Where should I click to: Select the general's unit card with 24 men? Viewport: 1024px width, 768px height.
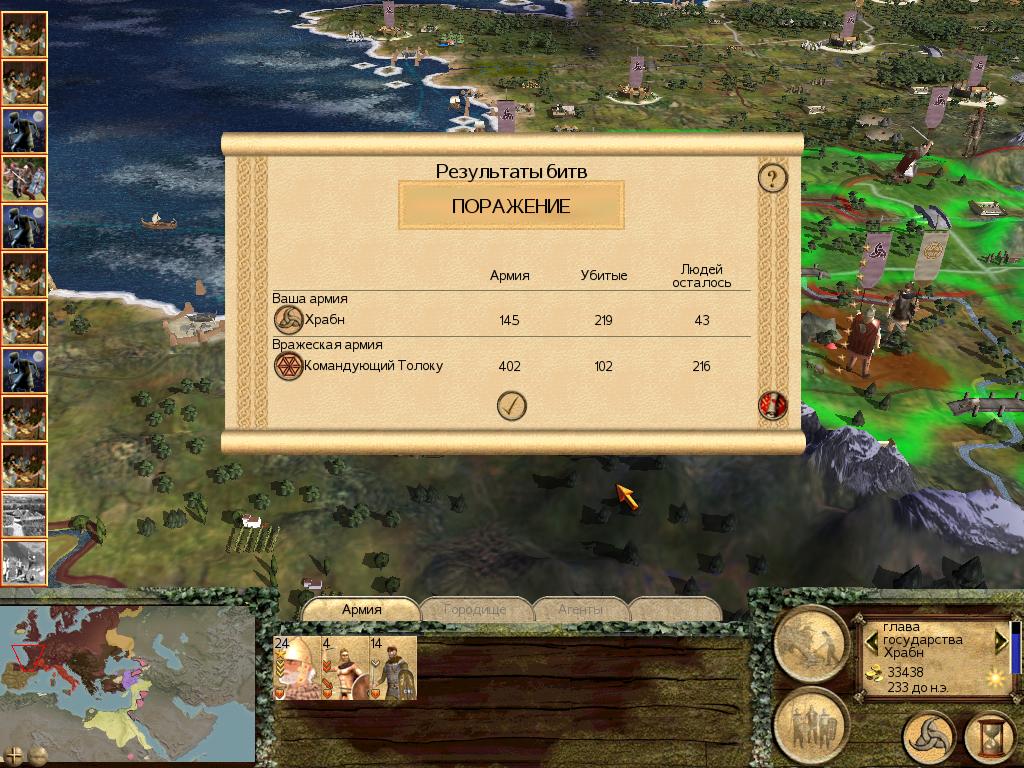pyautogui.click(x=297, y=668)
